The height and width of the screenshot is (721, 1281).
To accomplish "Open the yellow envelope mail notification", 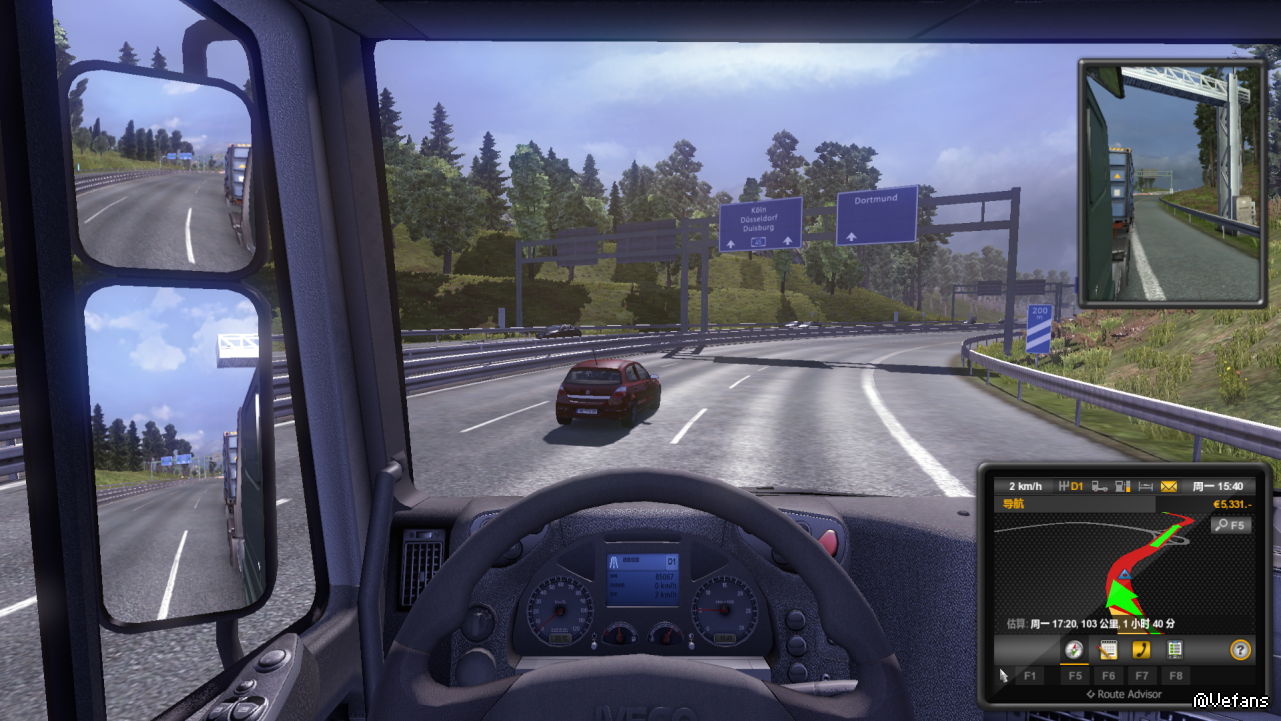I will click(x=1169, y=487).
